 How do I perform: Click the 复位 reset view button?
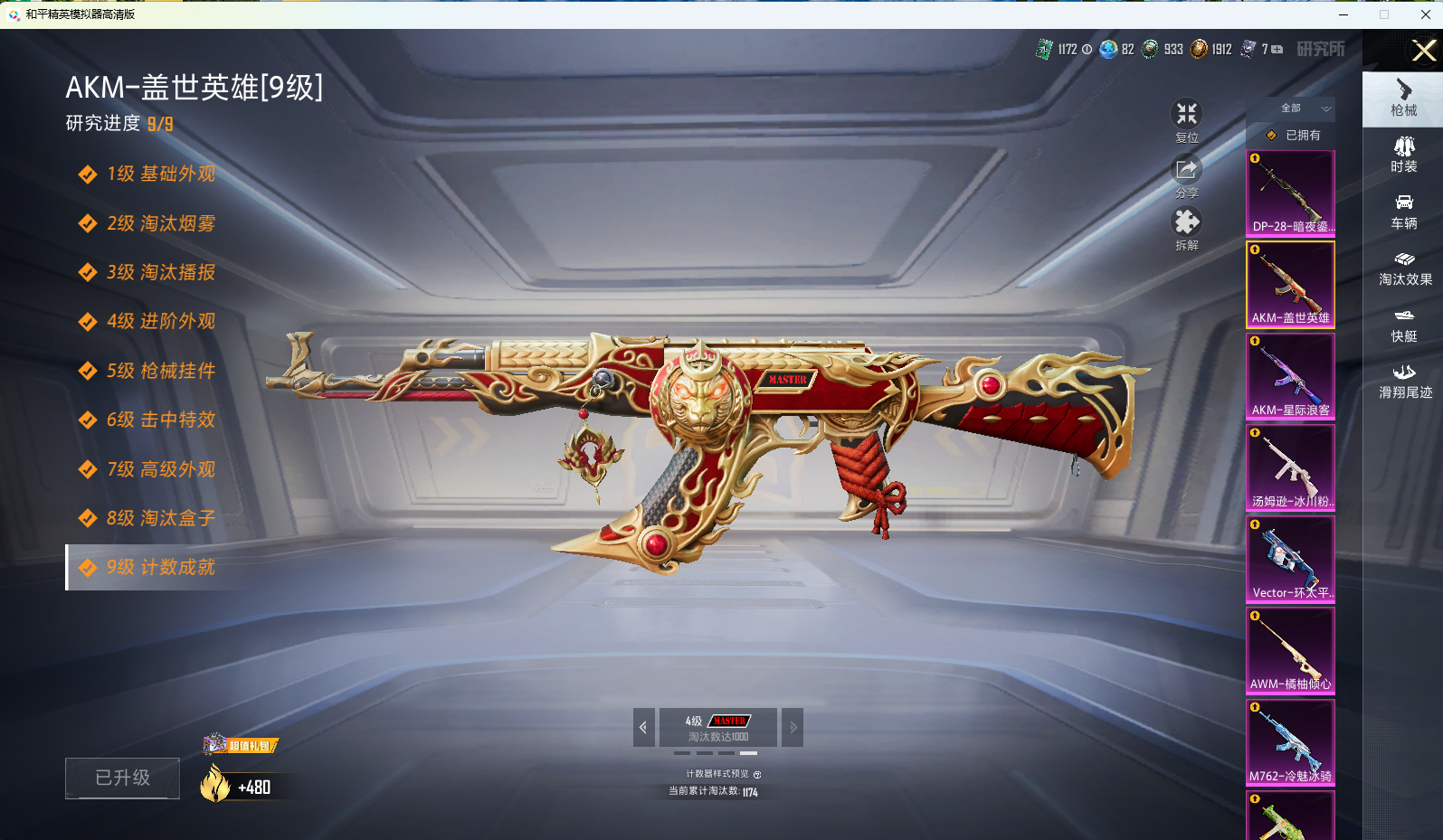click(1186, 120)
